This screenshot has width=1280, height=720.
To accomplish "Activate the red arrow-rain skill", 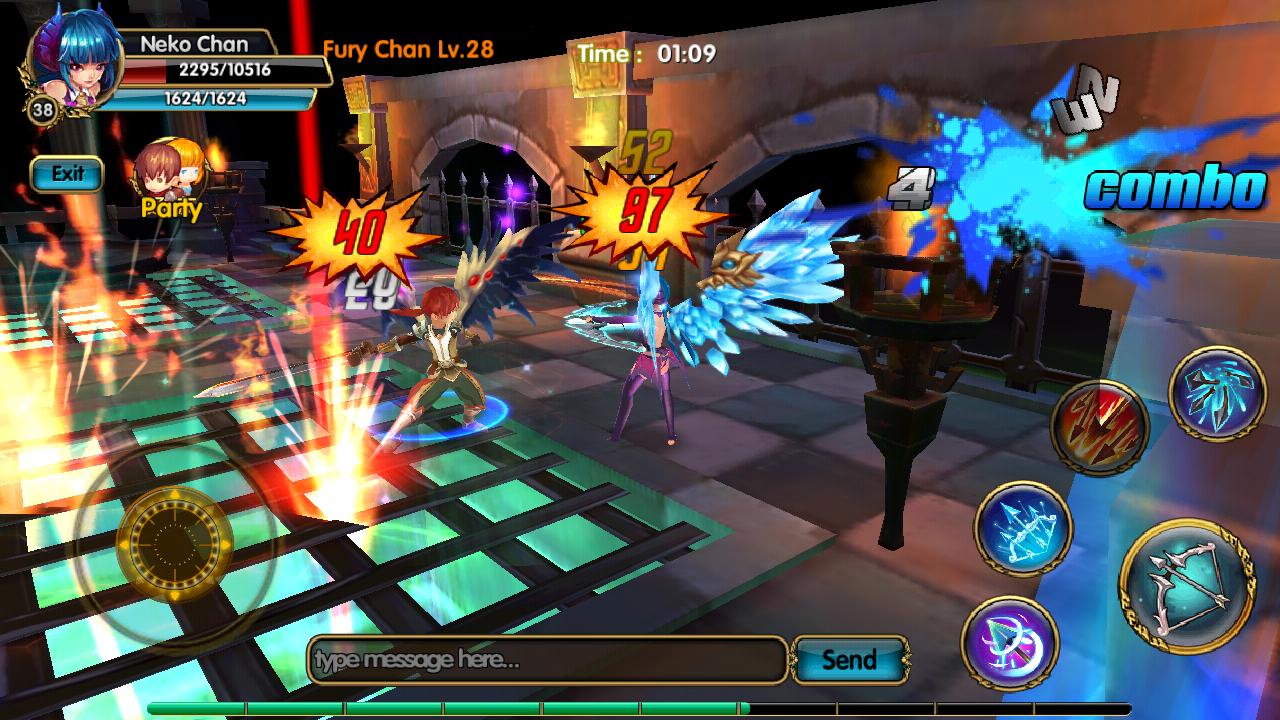I will point(1099,427).
